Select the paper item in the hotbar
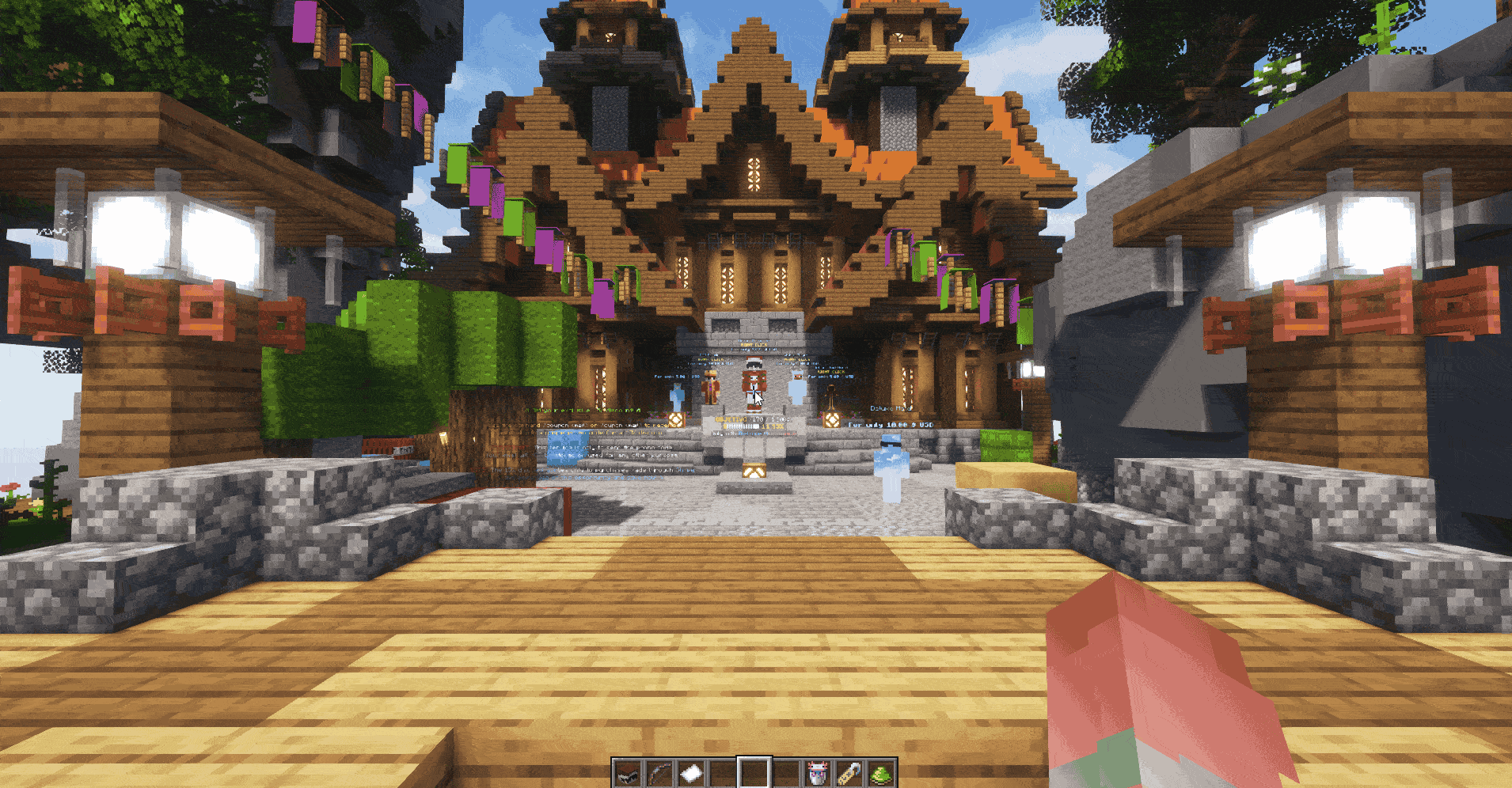 point(692,772)
